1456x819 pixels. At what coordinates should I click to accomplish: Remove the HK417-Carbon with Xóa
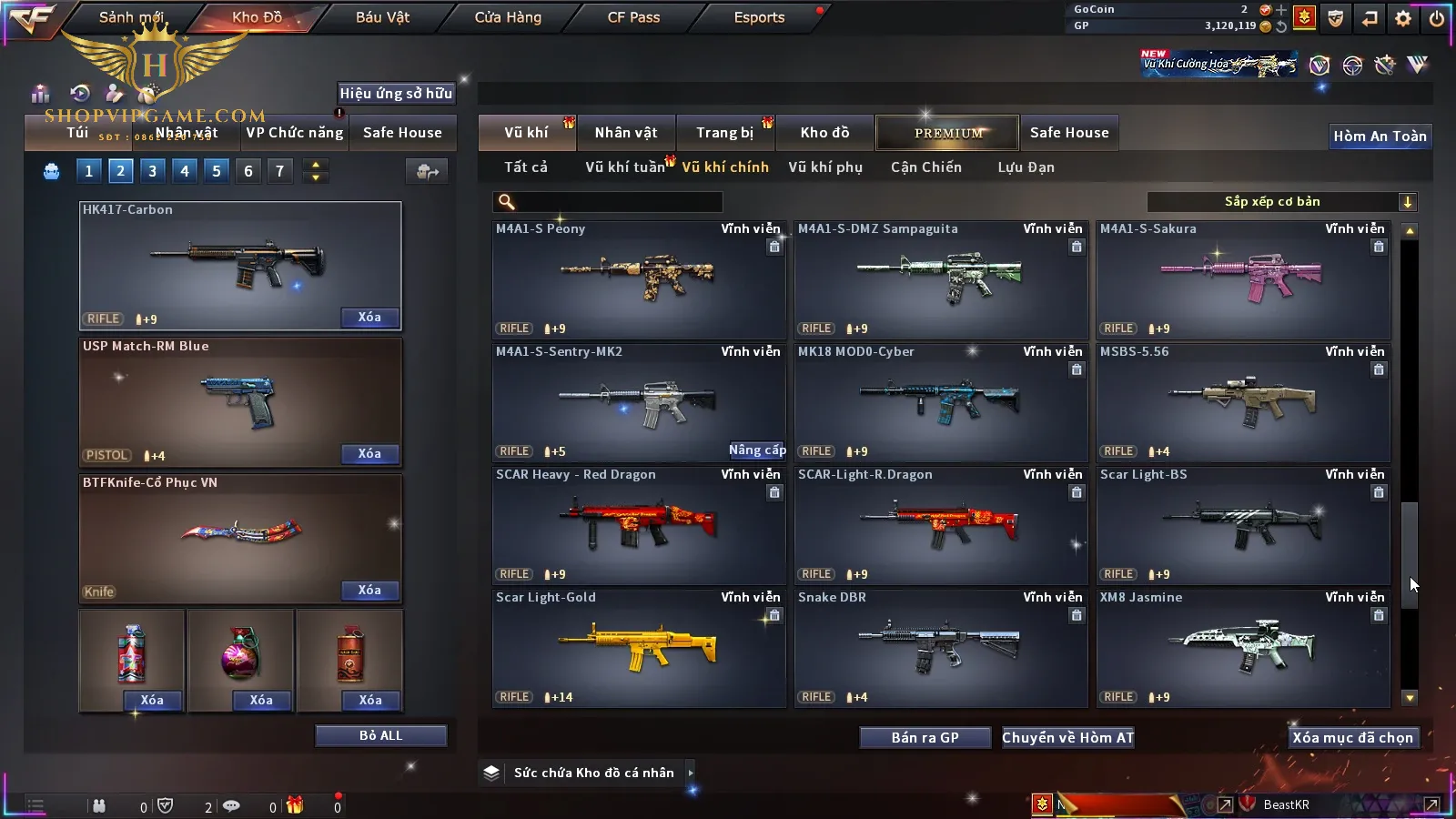click(369, 318)
